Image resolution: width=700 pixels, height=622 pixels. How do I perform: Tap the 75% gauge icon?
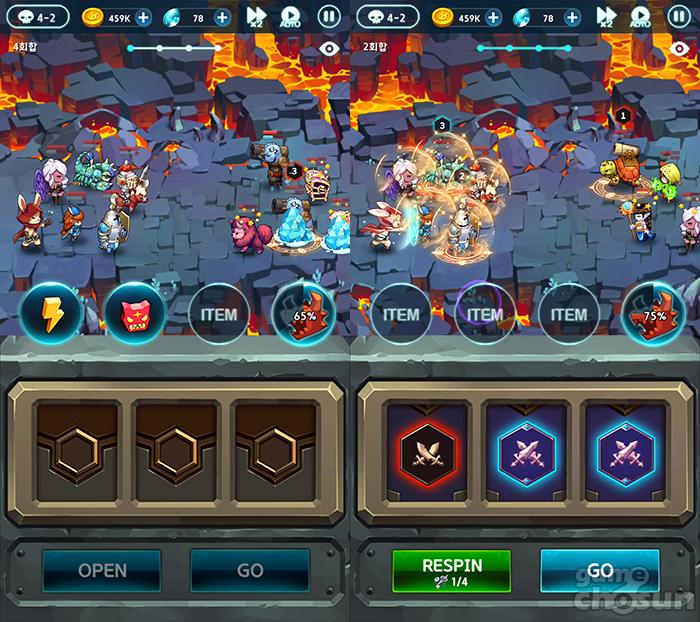(653, 315)
